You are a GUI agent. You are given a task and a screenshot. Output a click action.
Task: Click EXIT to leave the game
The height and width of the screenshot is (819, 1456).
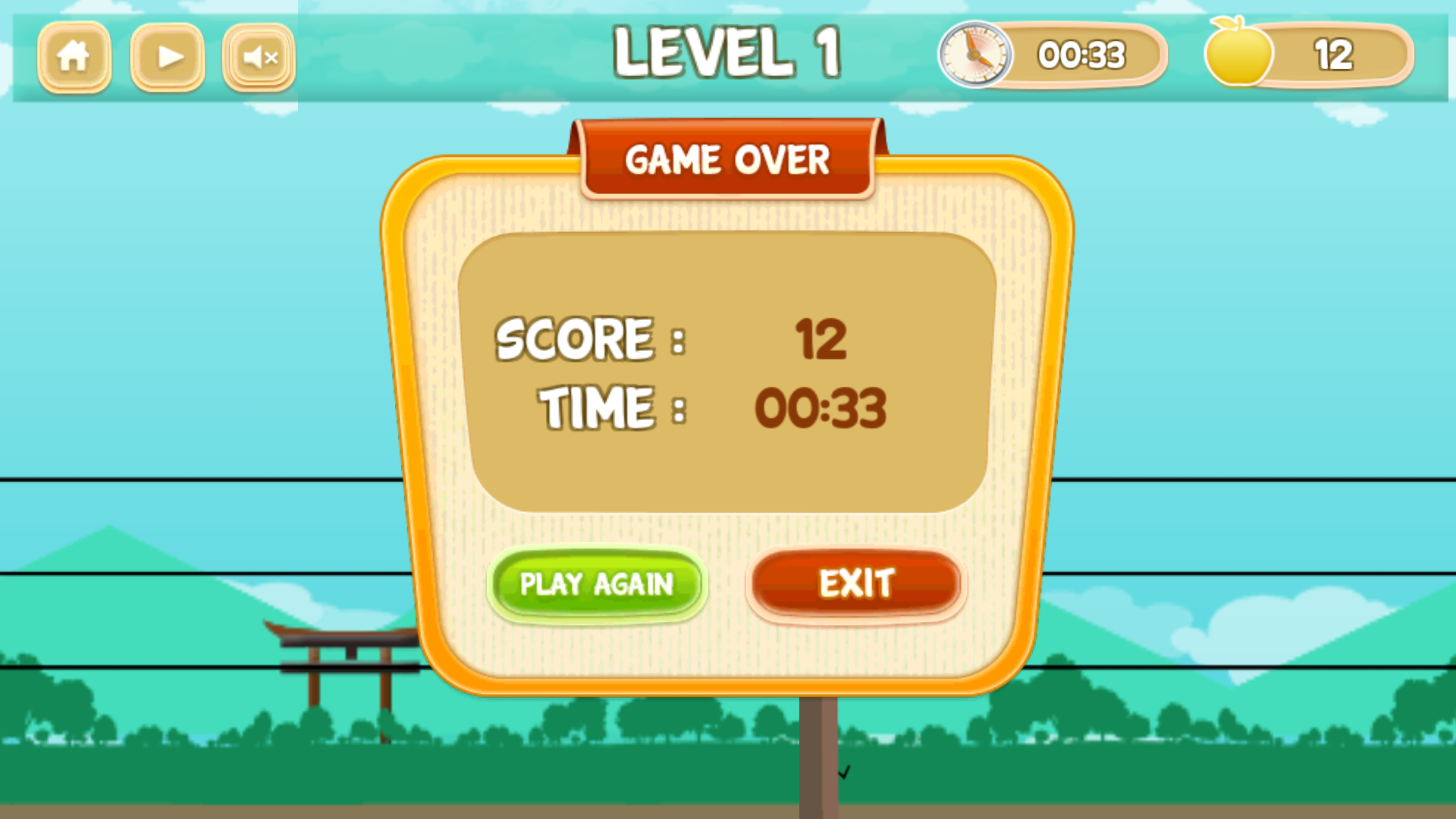click(x=855, y=583)
